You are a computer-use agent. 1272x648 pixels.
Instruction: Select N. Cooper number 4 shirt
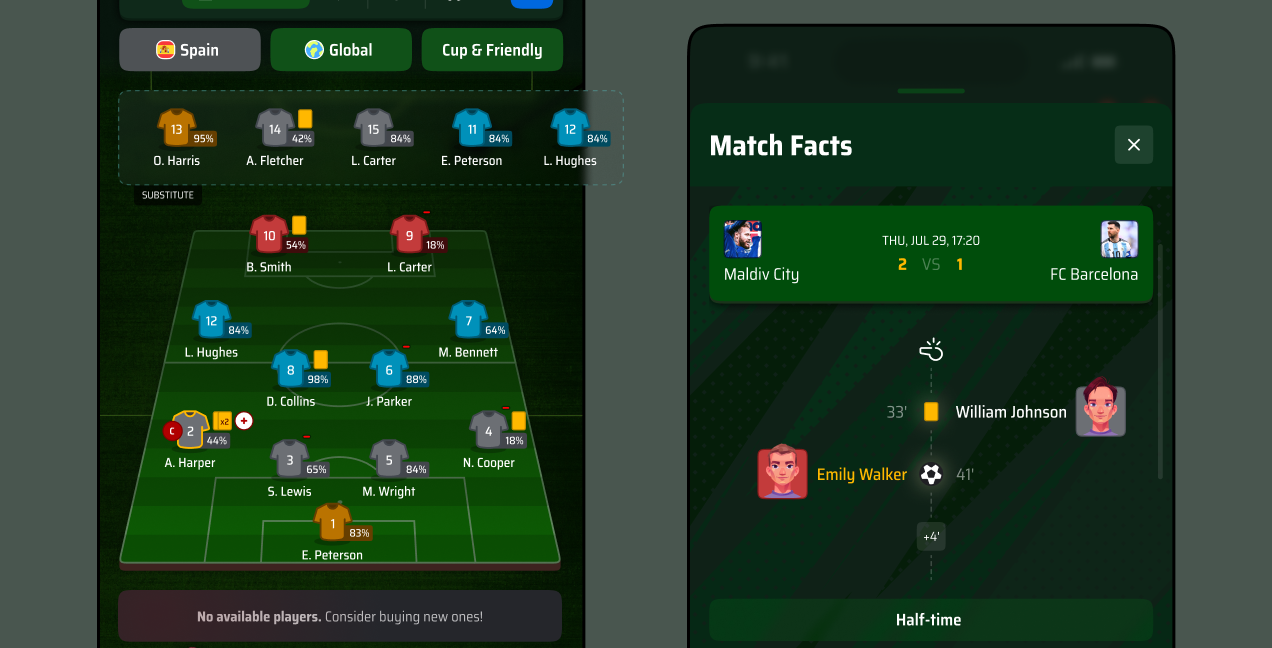488,432
